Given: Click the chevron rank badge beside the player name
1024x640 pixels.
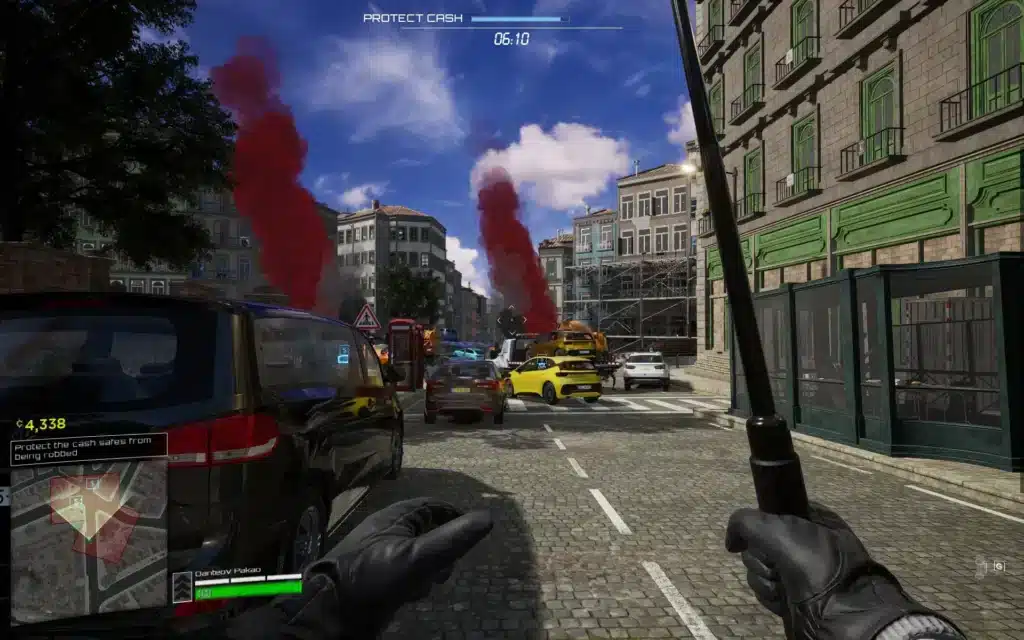Looking at the screenshot, I should click(x=182, y=587).
